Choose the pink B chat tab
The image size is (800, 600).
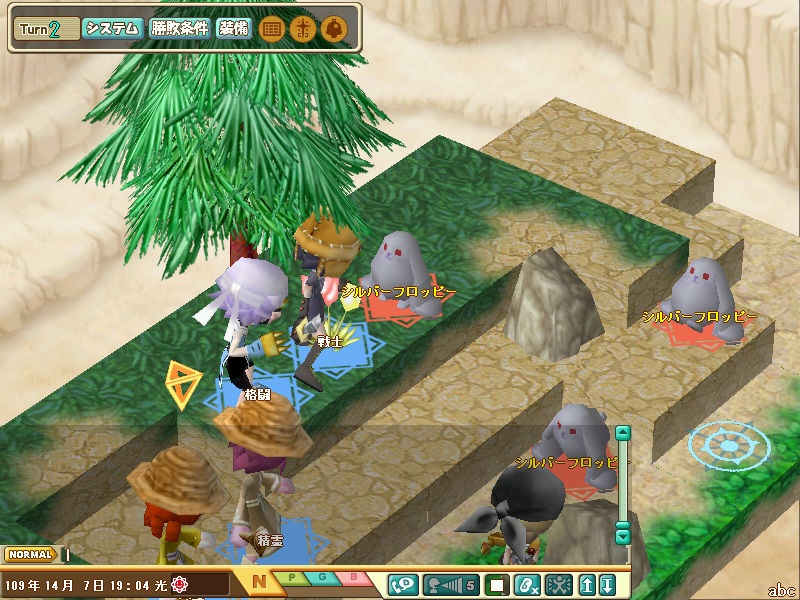coord(354,578)
